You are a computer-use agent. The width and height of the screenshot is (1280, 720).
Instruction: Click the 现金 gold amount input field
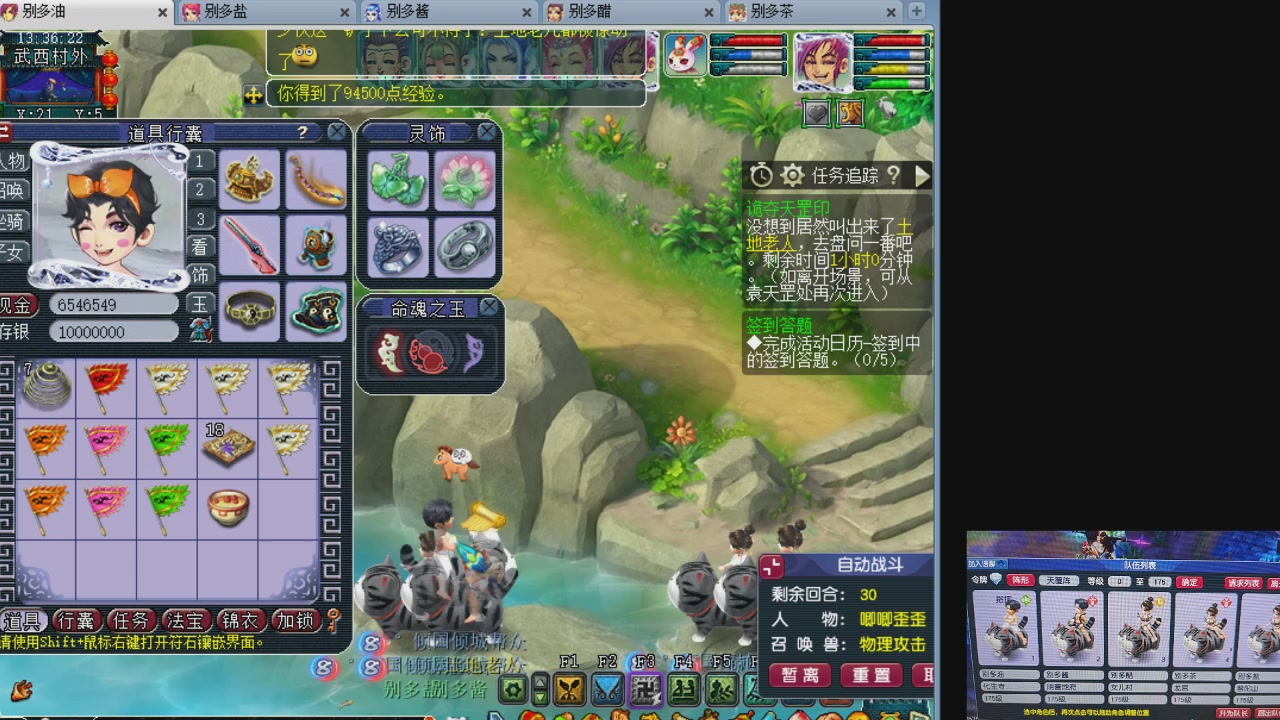pyautogui.click(x=112, y=305)
